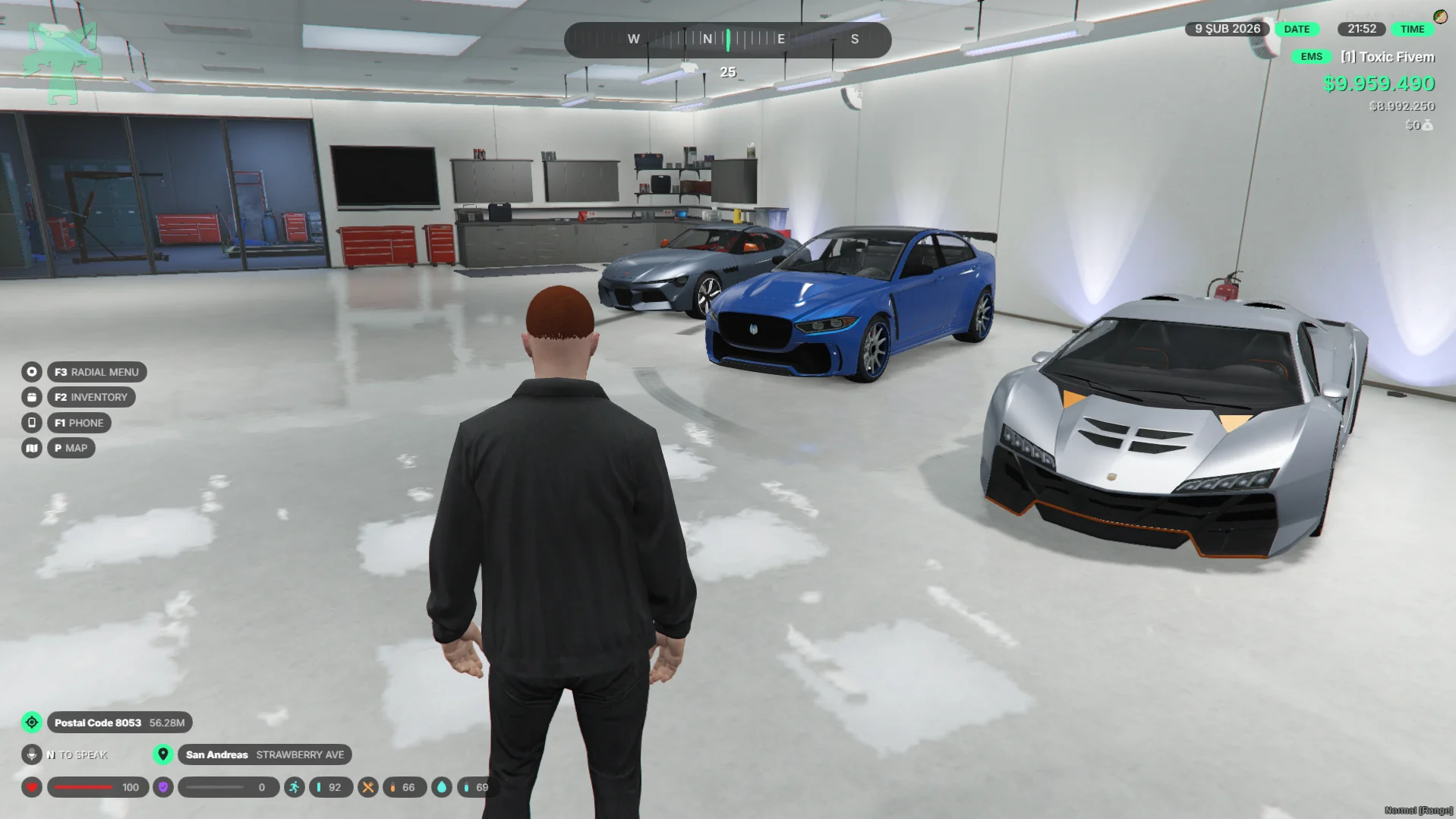This screenshot has height=819, width=1456.
Task: Select the Phone shortcut
Action: click(x=79, y=423)
